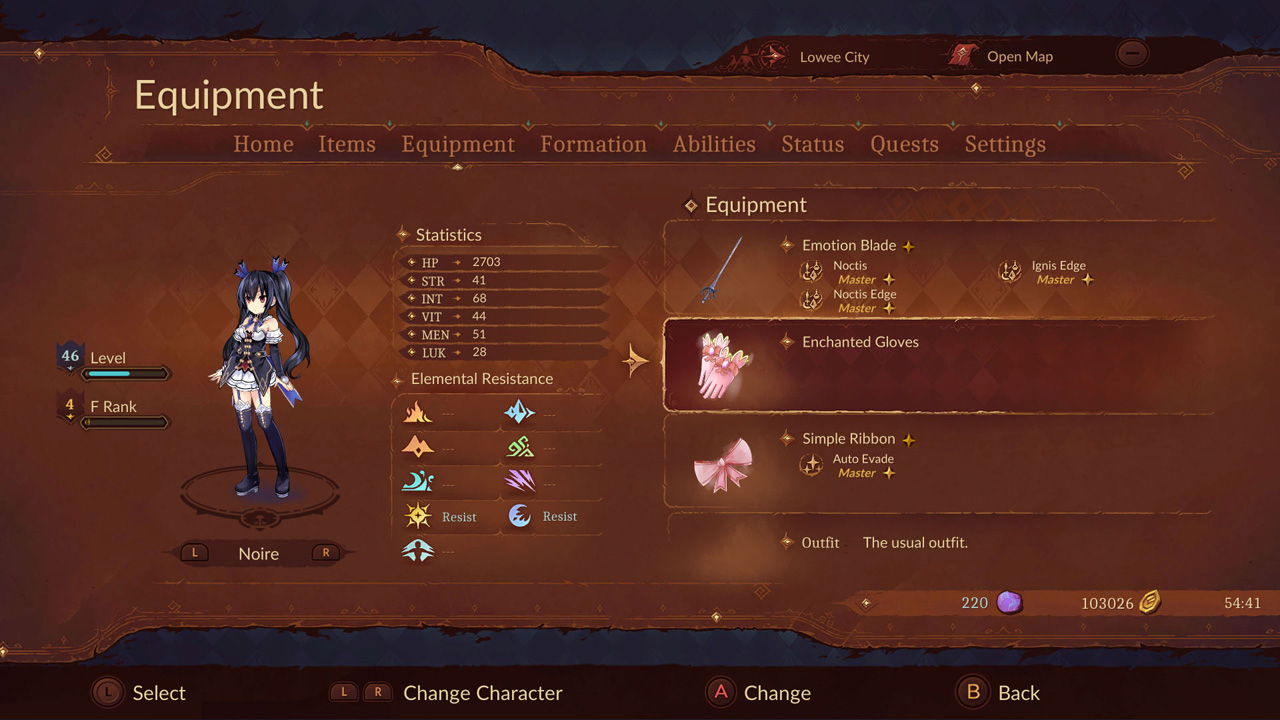Click the light Resist icon
This screenshot has height=720, width=1280.
pos(418,516)
